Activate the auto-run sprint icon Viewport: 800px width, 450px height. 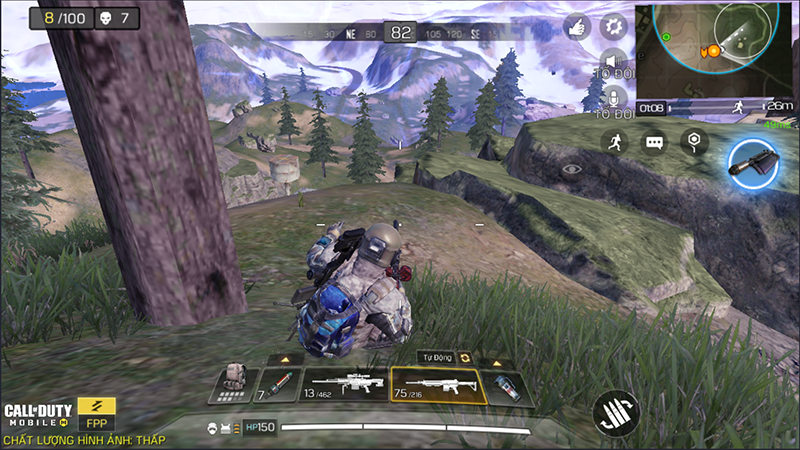(x=616, y=143)
